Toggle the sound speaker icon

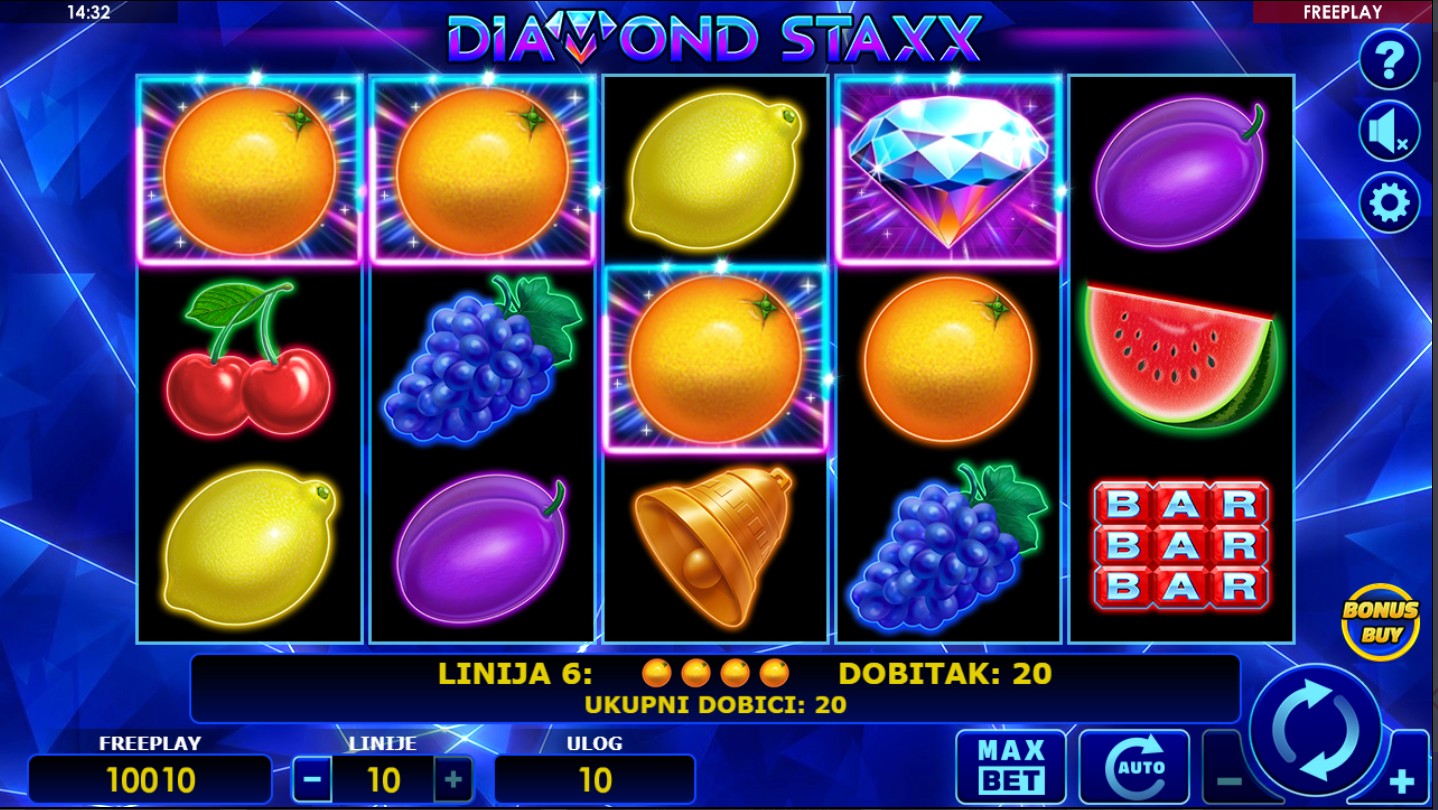coord(1389,131)
